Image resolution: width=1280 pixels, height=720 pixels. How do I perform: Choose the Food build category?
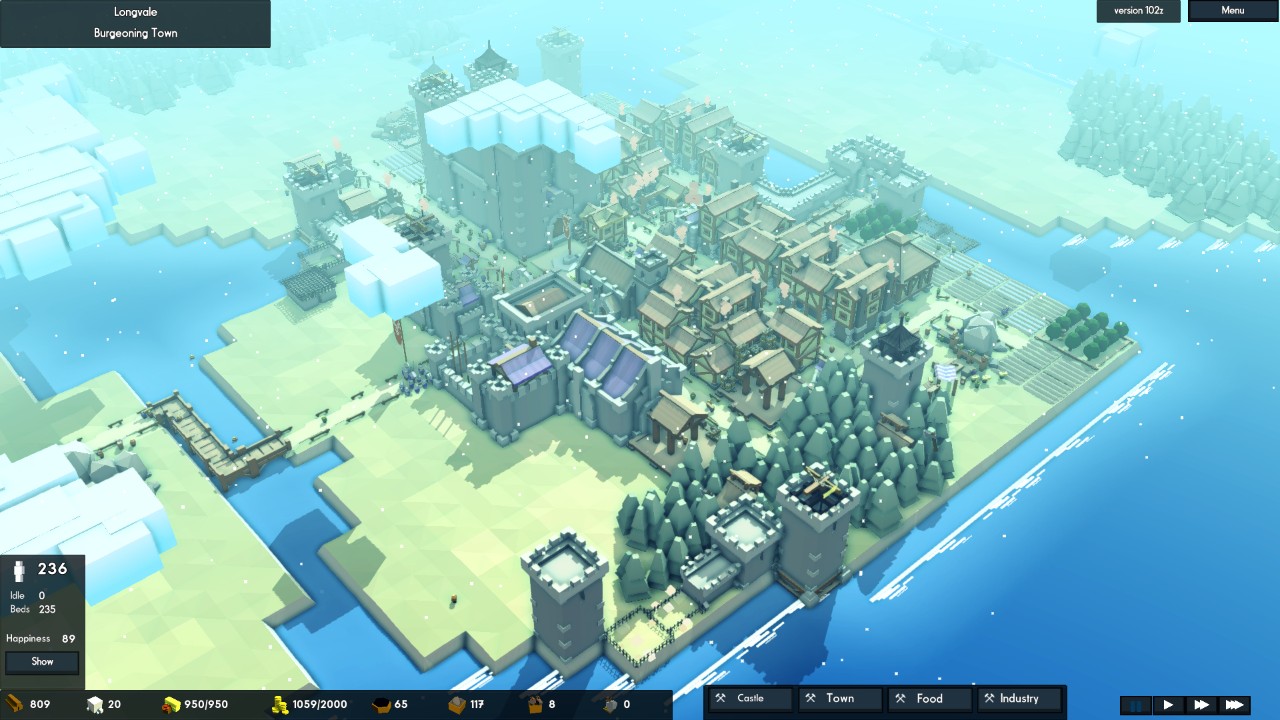pyautogui.click(x=929, y=699)
